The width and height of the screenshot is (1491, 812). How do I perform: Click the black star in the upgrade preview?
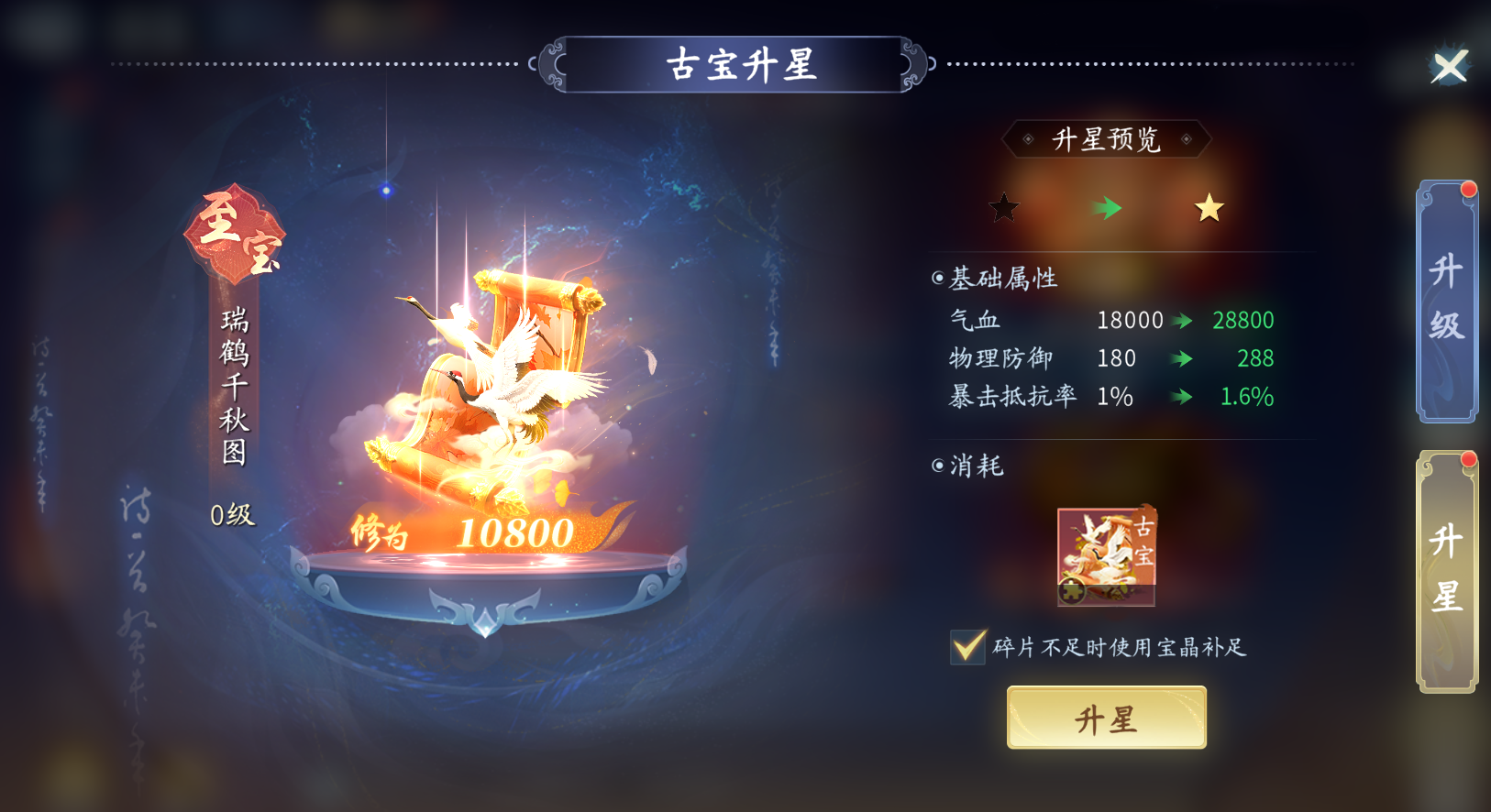[x=1003, y=209]
